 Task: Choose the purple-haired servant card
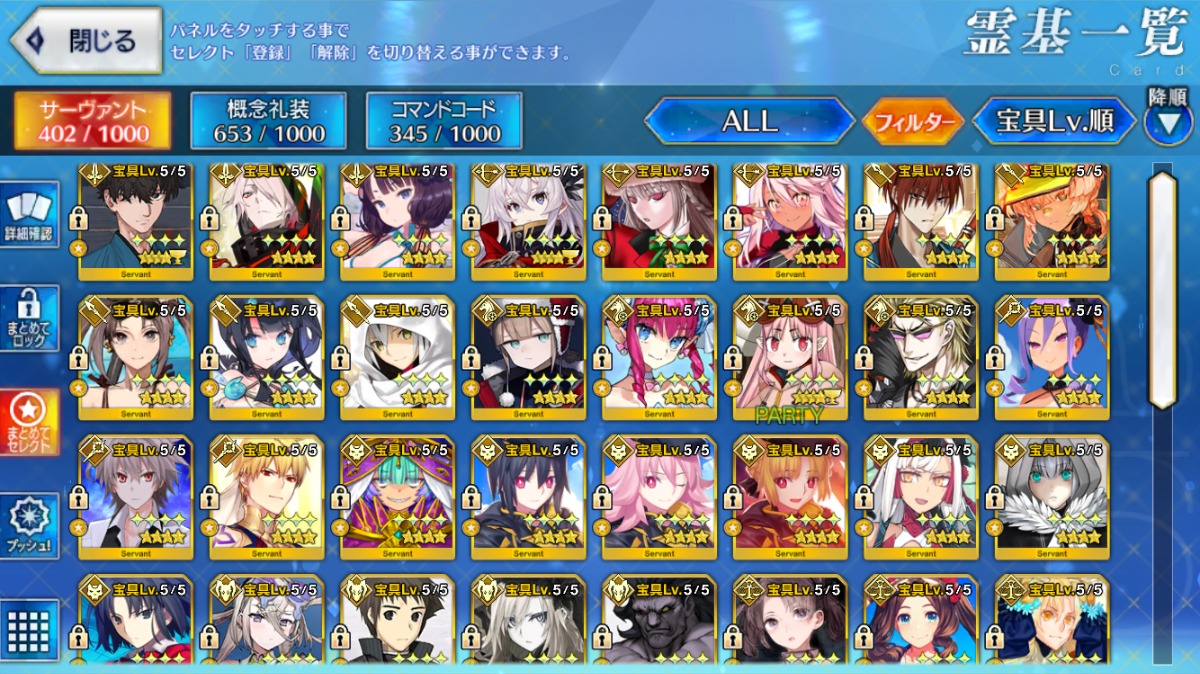point(1052,355)
